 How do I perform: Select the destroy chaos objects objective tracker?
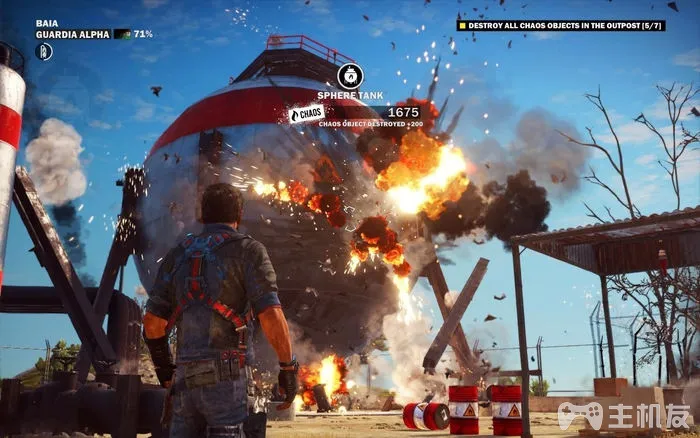click(561, 25)
